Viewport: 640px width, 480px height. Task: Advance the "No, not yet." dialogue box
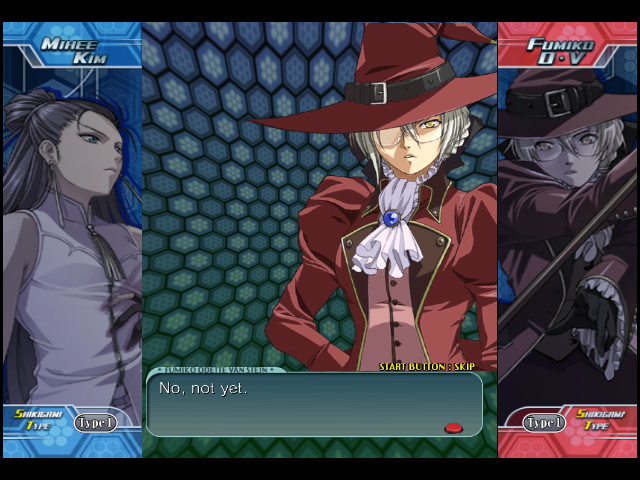tap(314, 404)
